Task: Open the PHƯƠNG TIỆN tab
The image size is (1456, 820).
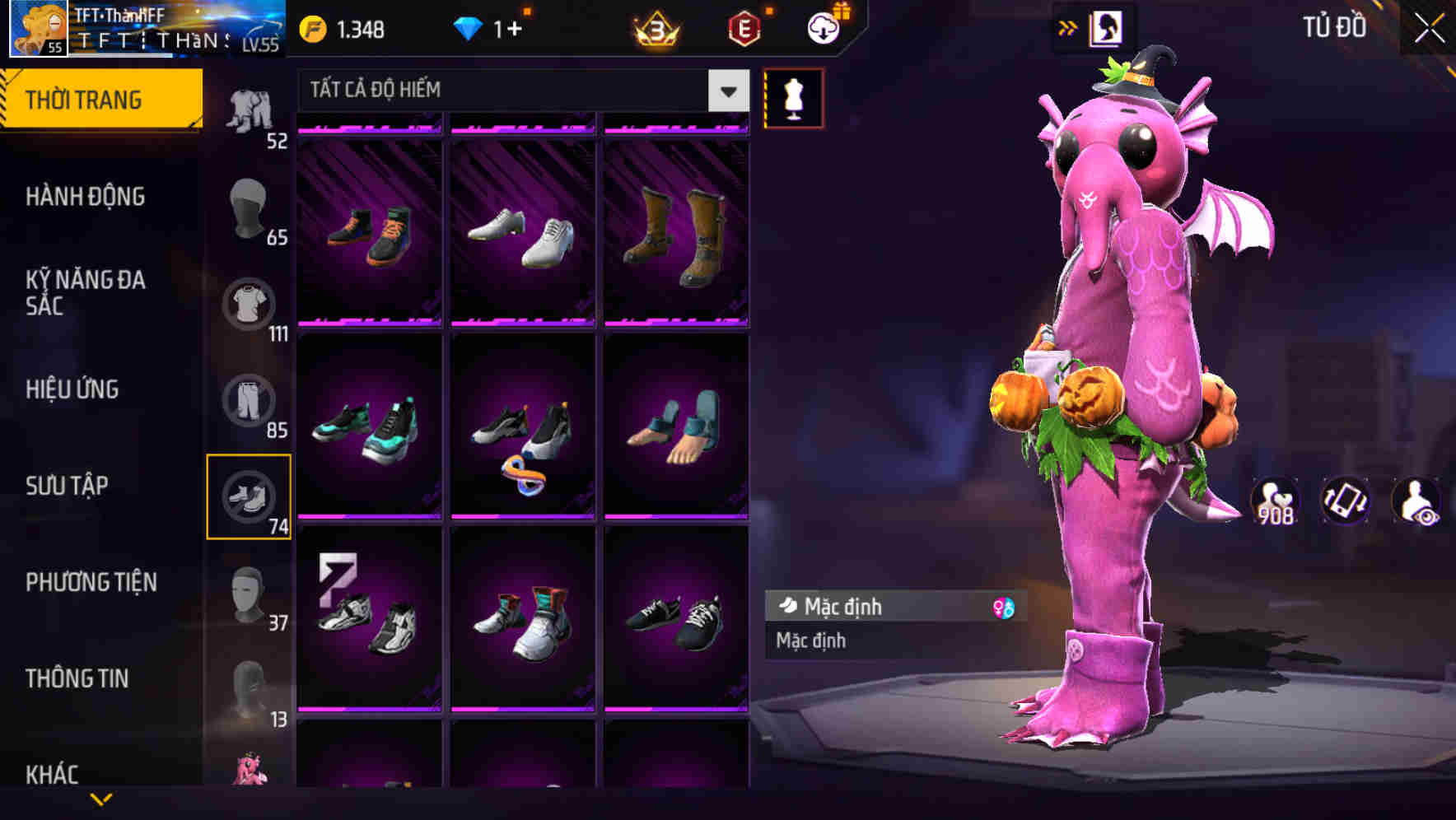Action: pos(91,581)
